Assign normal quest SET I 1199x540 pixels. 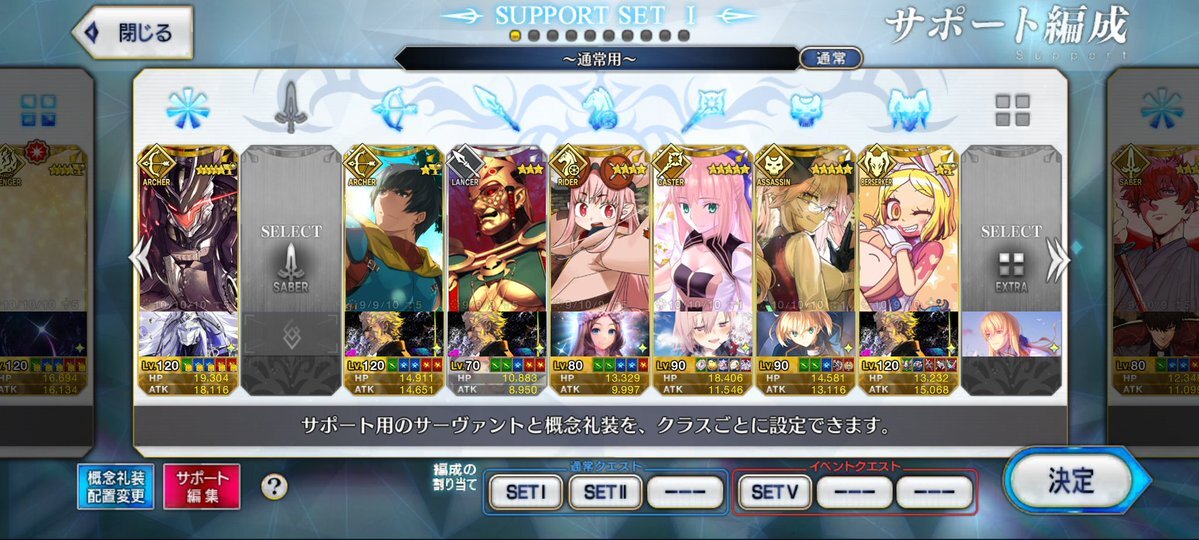(x=525, y=492)
